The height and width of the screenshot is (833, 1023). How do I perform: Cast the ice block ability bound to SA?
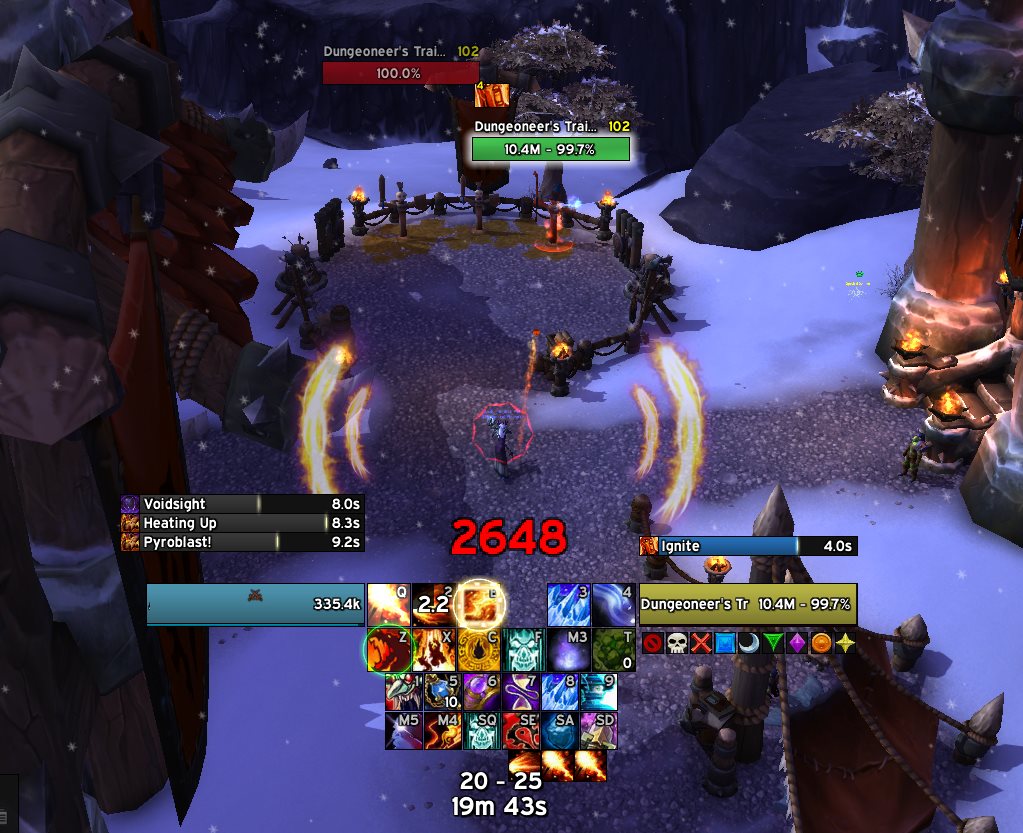click(561, 731)
